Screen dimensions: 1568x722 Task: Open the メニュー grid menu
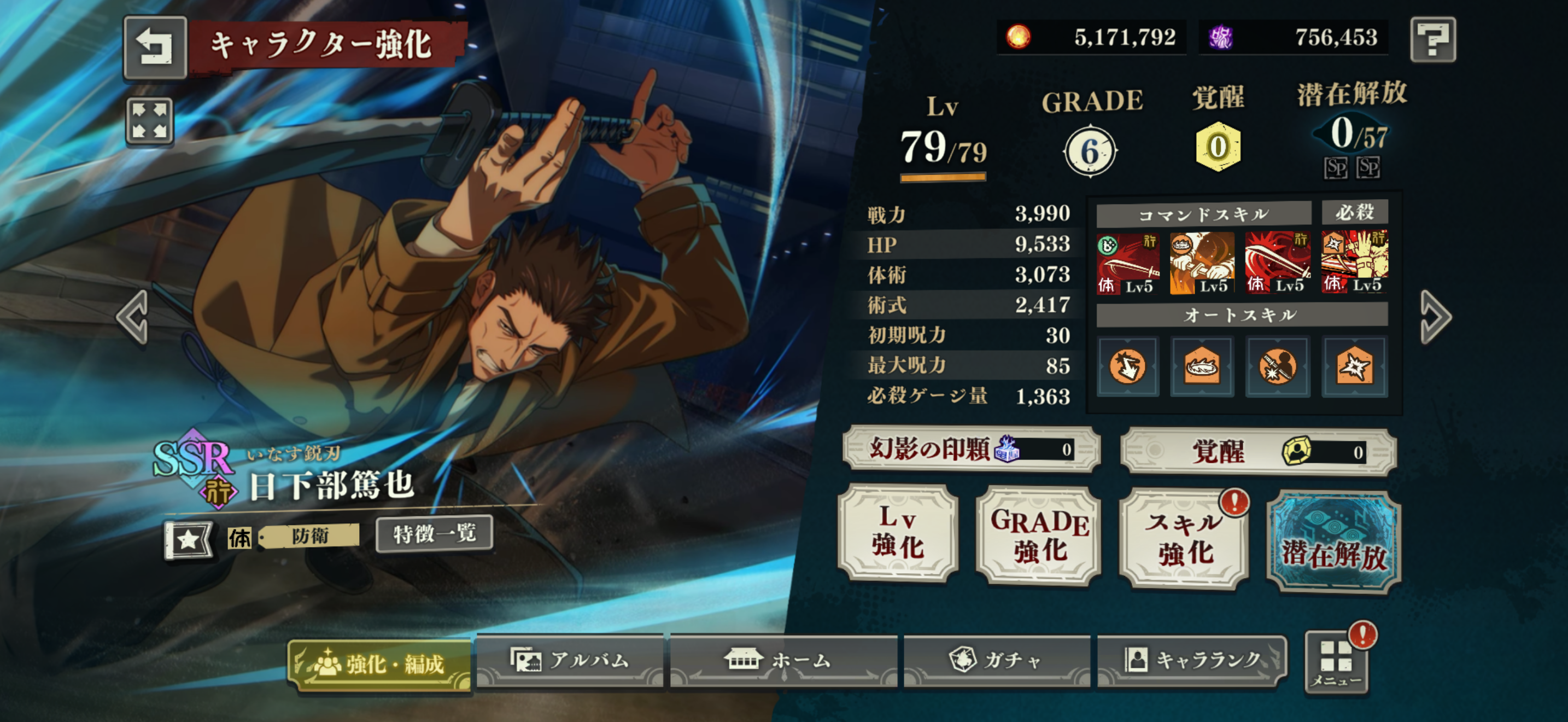coord(1336,663)
